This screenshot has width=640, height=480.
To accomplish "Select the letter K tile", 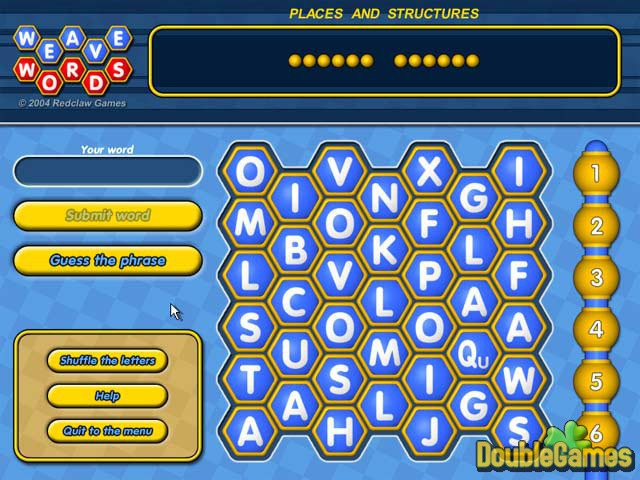I will tap(384, 249).
